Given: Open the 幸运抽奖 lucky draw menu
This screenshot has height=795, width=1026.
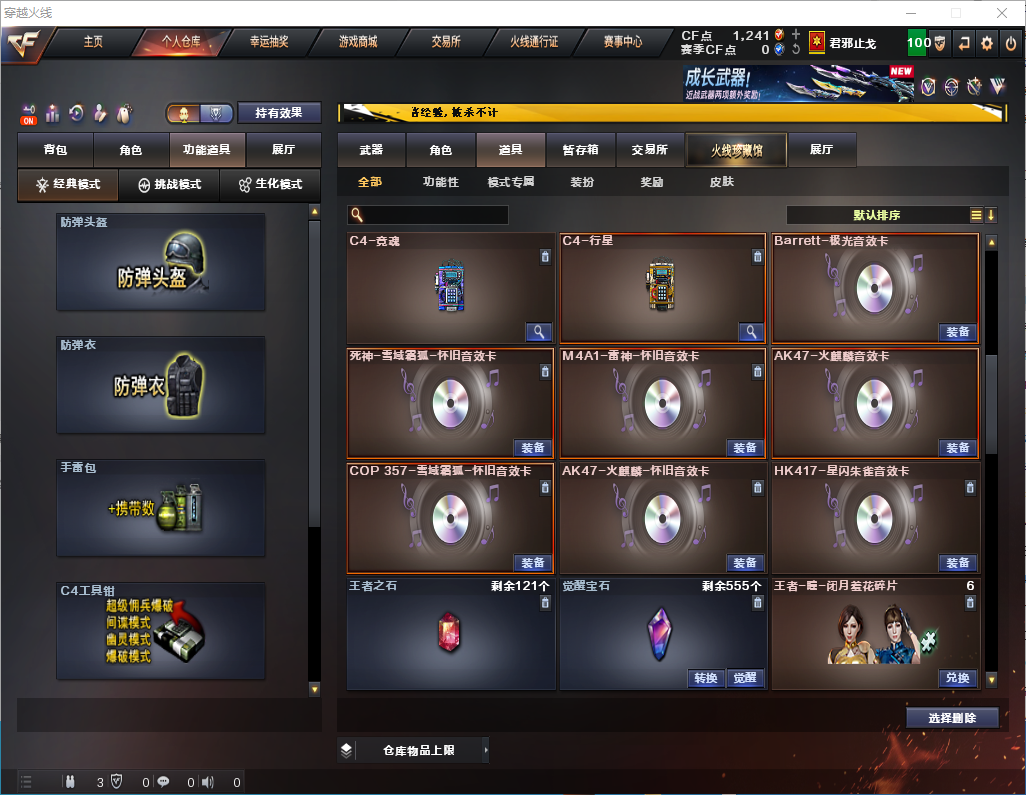Looking at the screenshot, I should 269,42.
